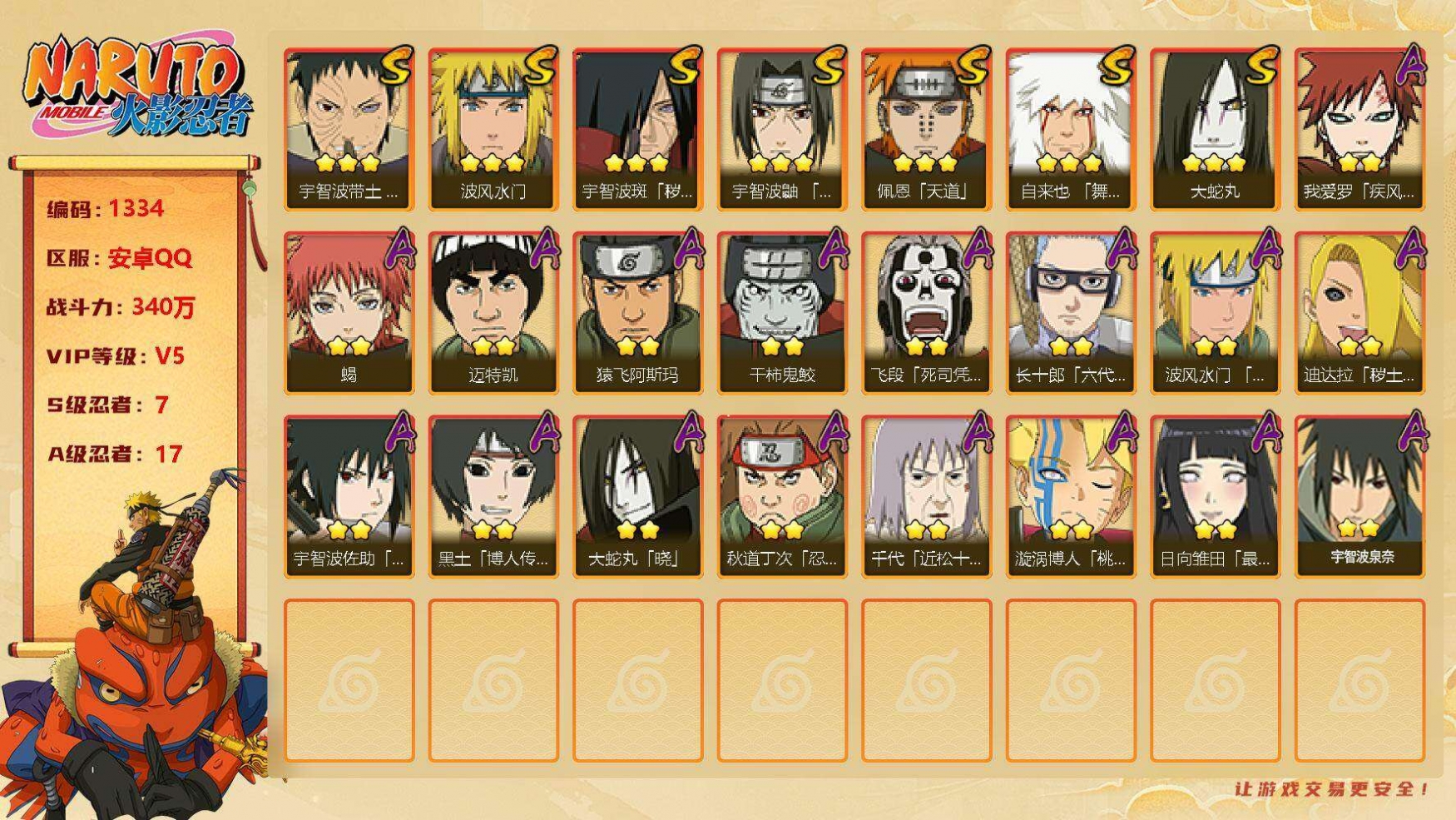Image resolution: width=1456 pixels, height=820 pixels.
Task: Open the 迪达拉「秽土」card
Action: coord(1359,312)
